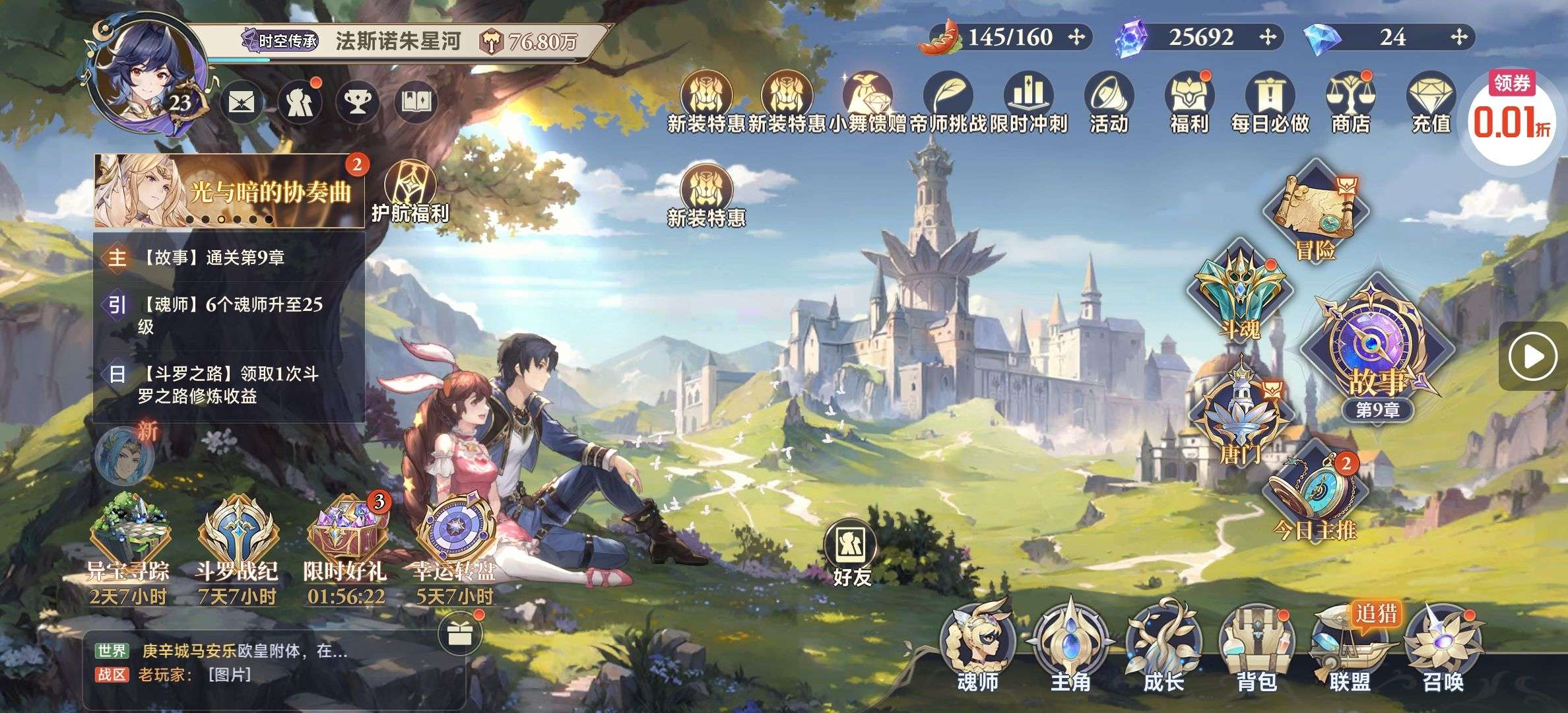Open the 光与暗的协奏曲 event banner

click(228, 191)
